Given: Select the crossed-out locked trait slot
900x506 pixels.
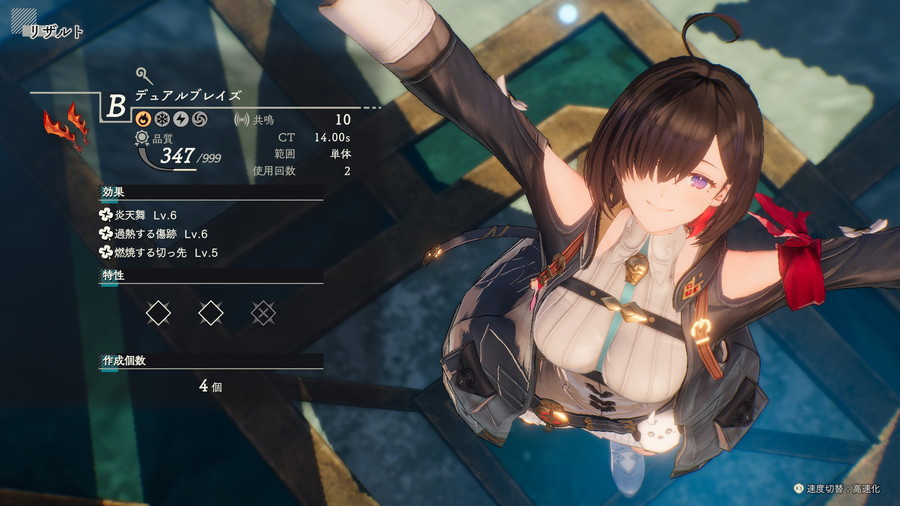Looking at the screenshot, I should coord(263,313).
